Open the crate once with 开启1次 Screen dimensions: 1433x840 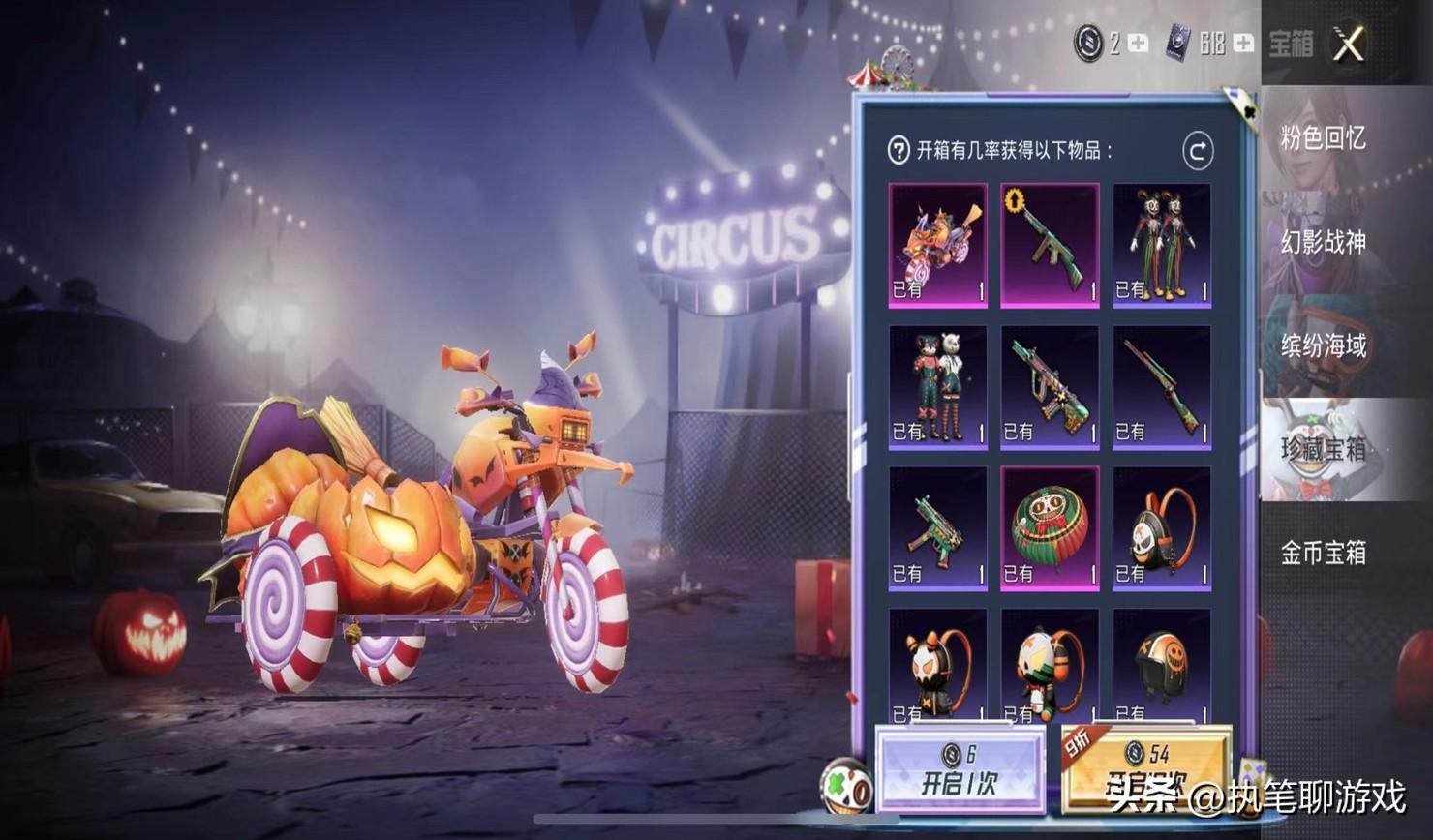[959, 771]
